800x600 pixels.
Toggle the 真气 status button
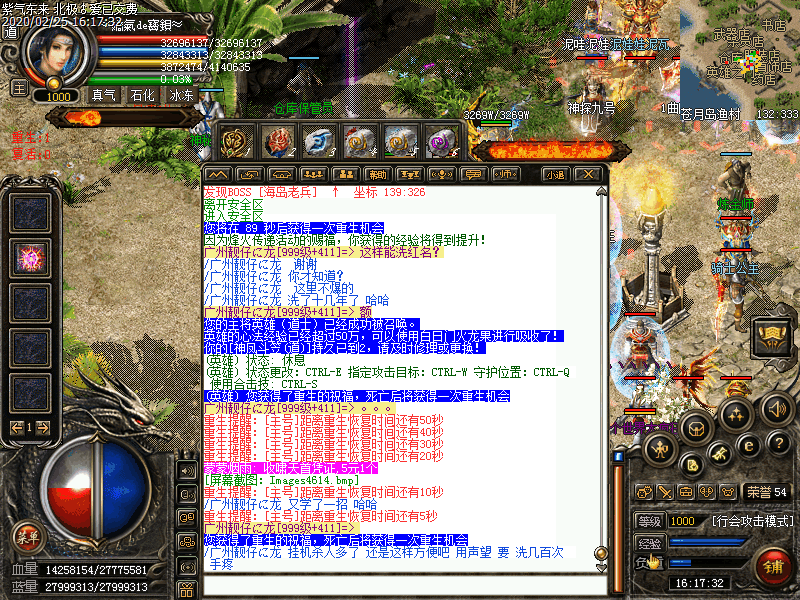pos(104,95)
